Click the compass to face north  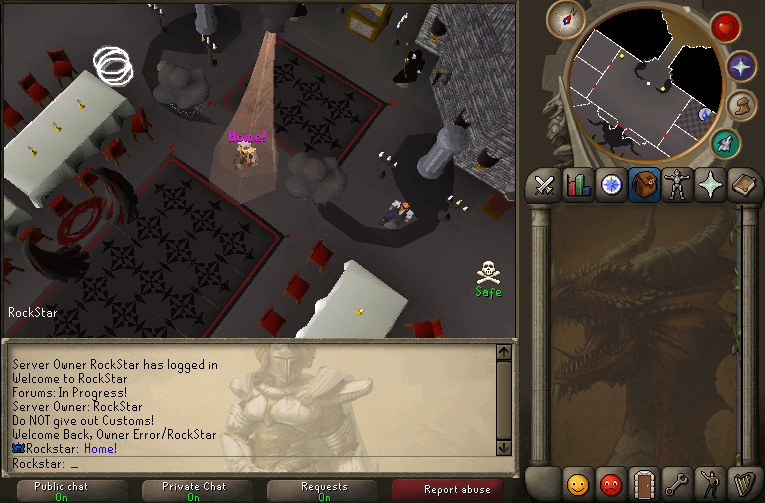tap(565, 20)
